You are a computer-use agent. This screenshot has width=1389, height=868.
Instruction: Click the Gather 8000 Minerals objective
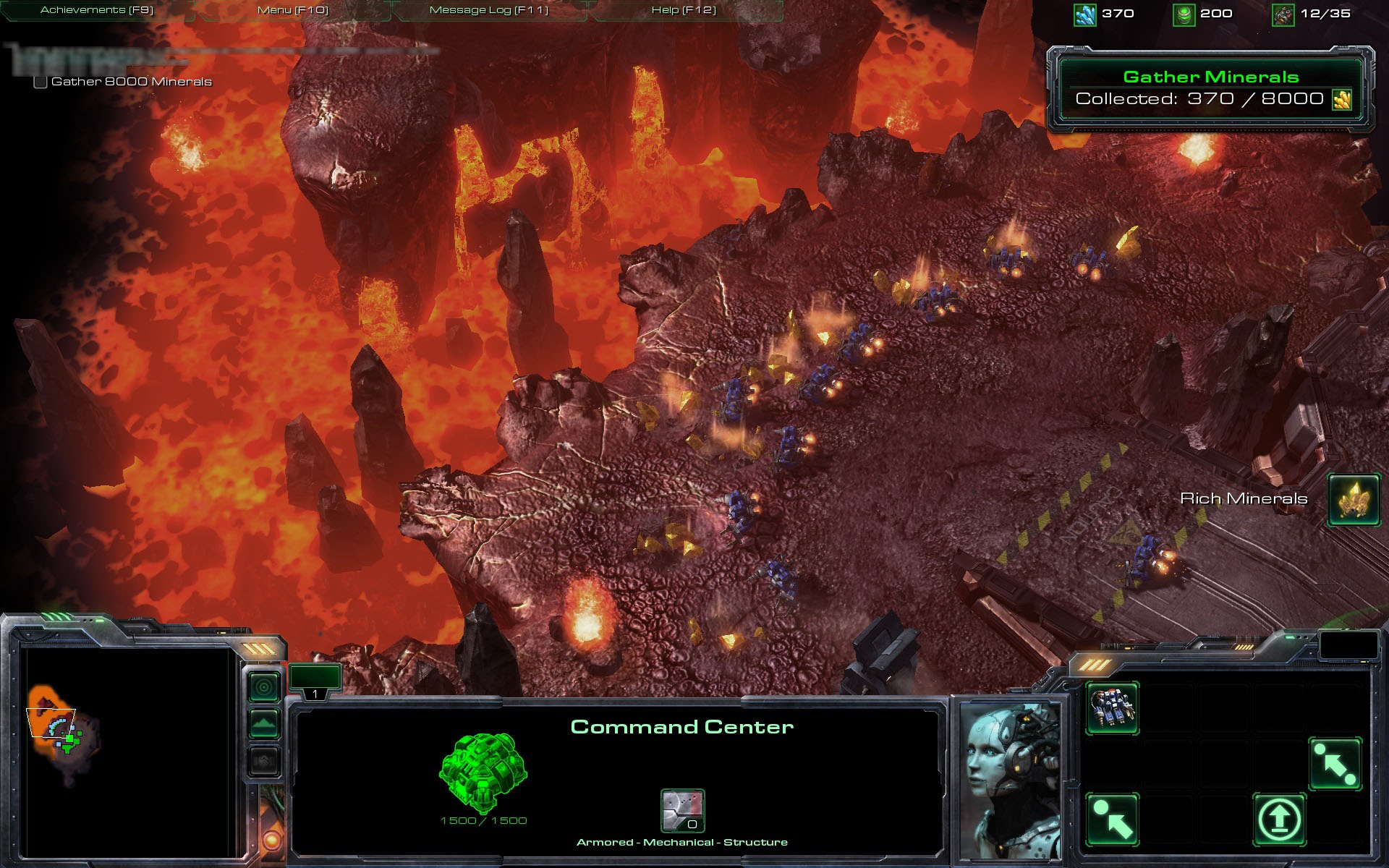click(x=131, y=82)
